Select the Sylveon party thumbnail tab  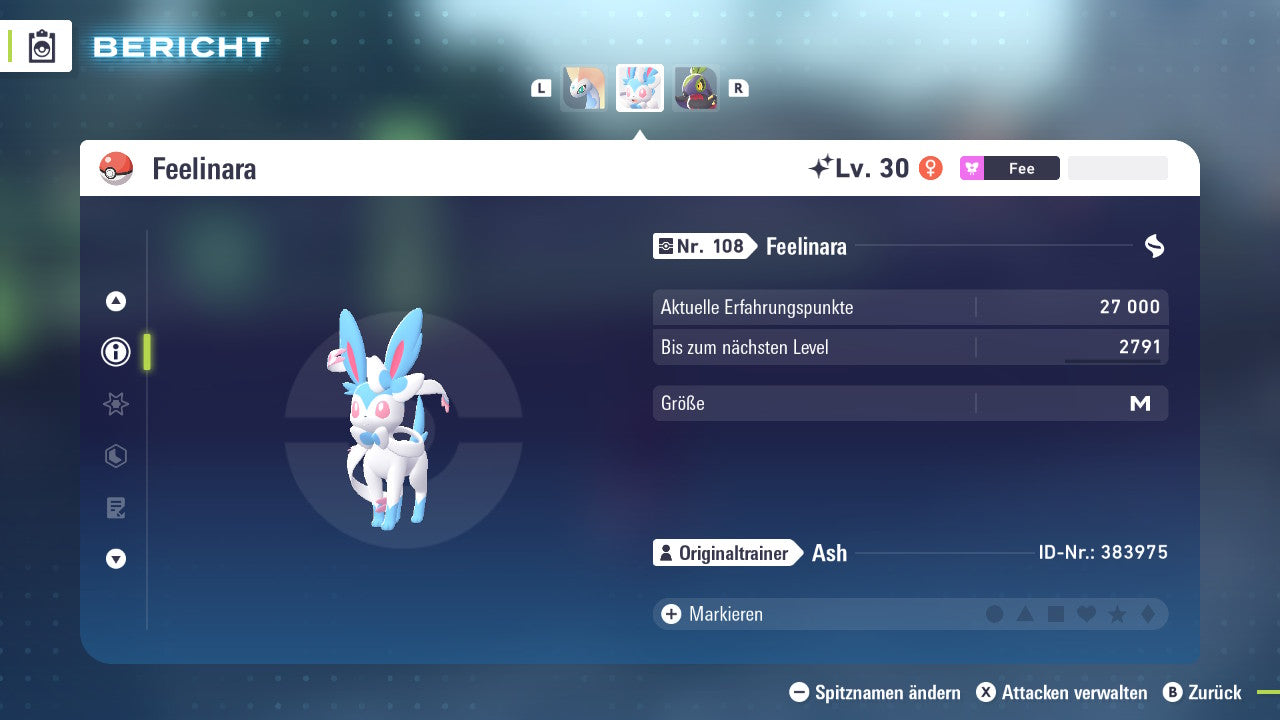(639, 88)
